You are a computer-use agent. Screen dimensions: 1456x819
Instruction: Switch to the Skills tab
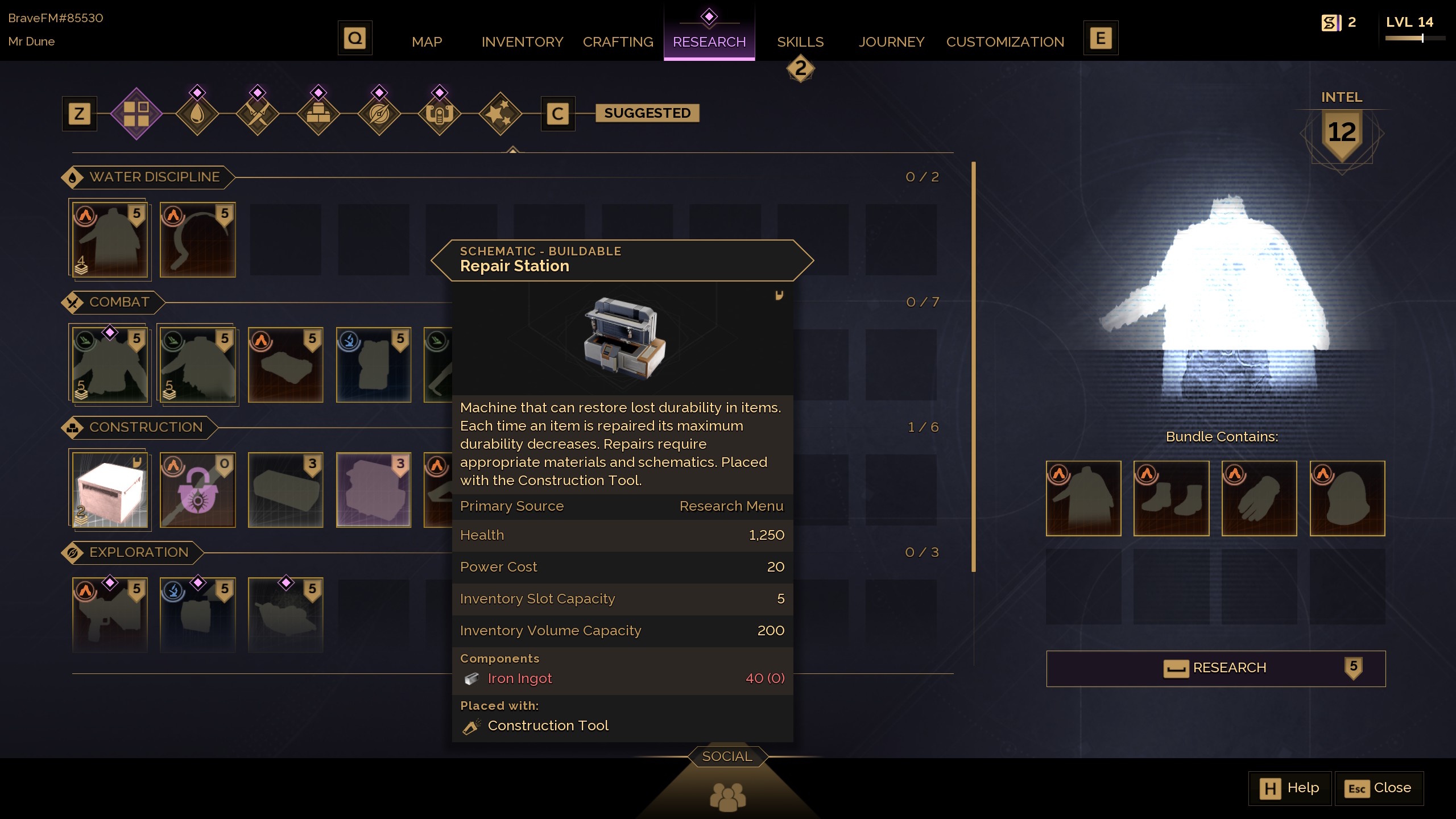click(x=800, y=42)
